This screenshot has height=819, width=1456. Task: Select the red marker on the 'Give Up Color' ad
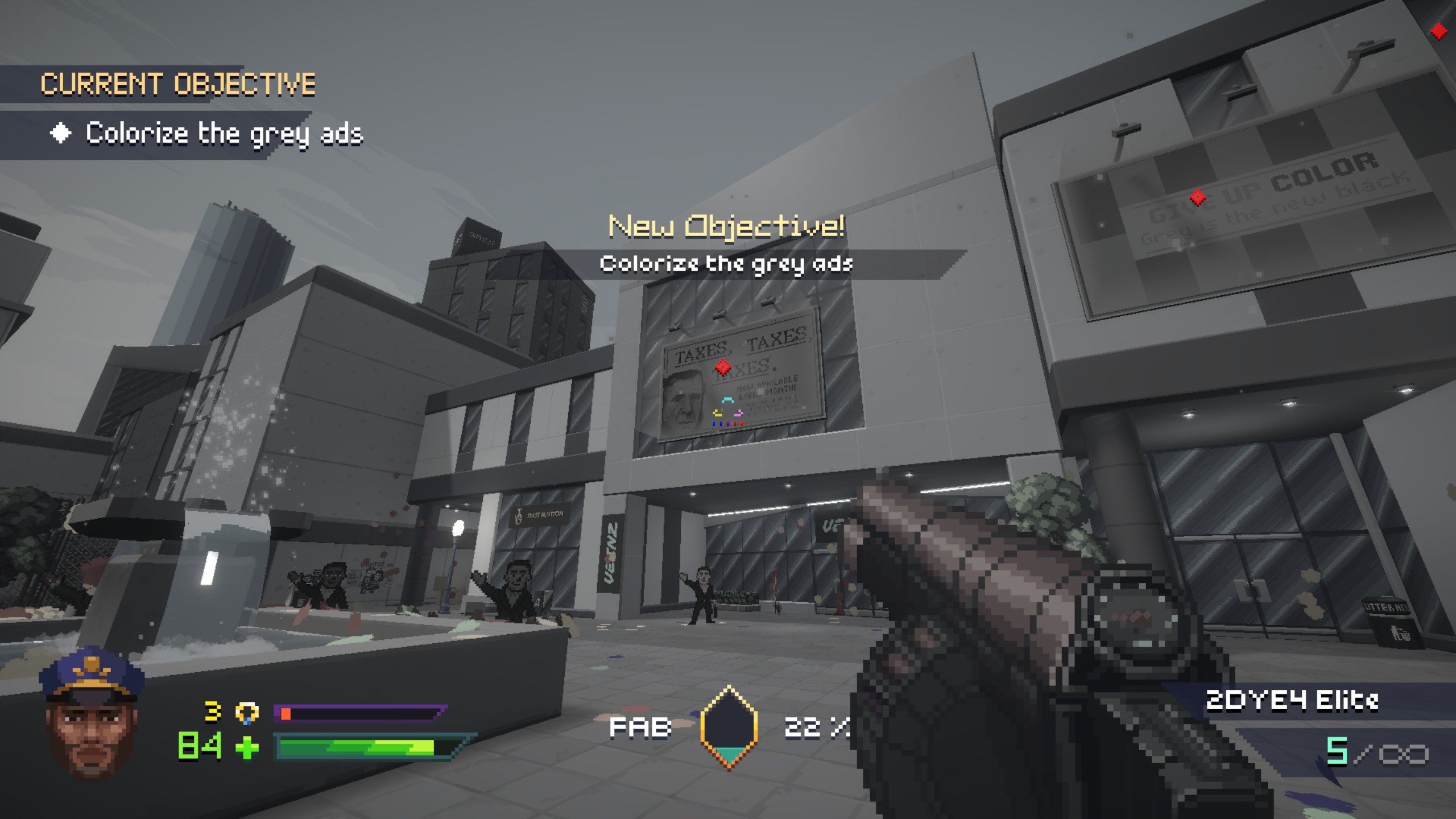tap(1198, 197)
